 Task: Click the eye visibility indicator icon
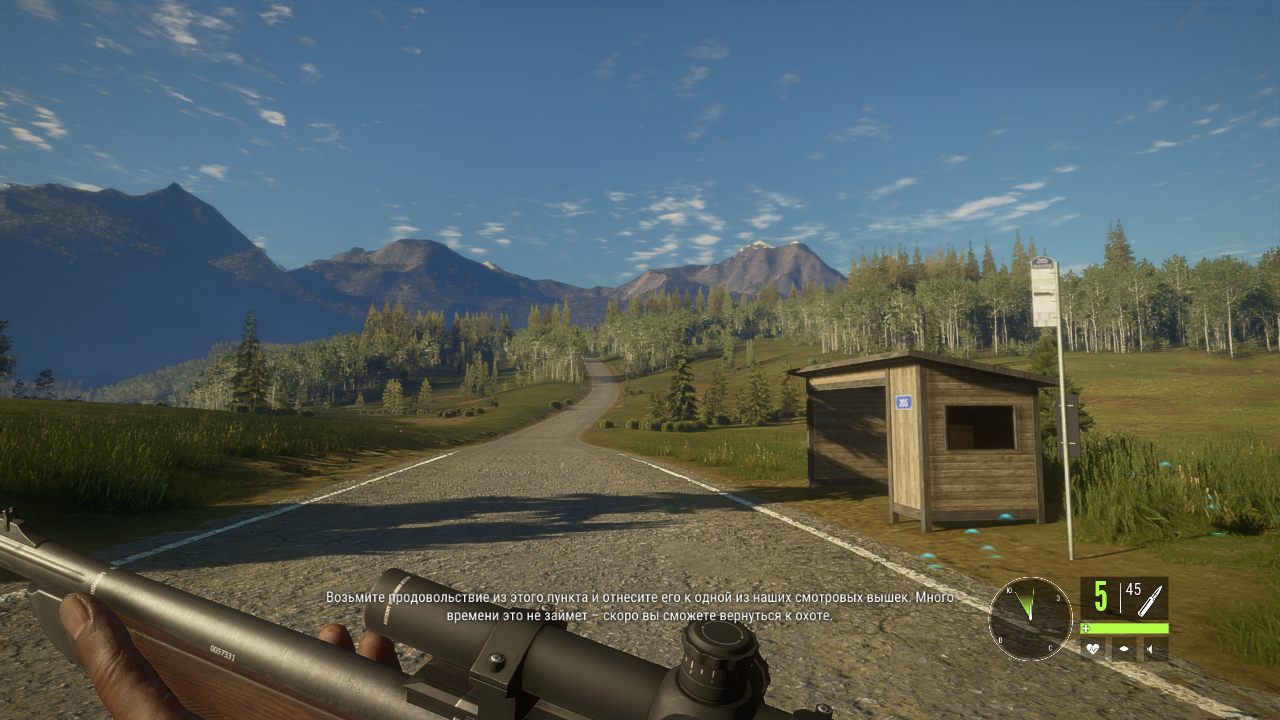click(1124, 649)
